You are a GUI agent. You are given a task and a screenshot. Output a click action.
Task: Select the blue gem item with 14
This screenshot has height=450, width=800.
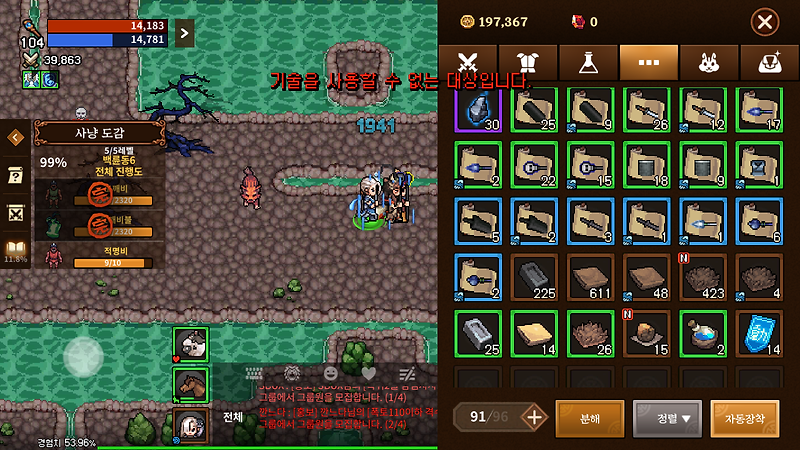760,333
